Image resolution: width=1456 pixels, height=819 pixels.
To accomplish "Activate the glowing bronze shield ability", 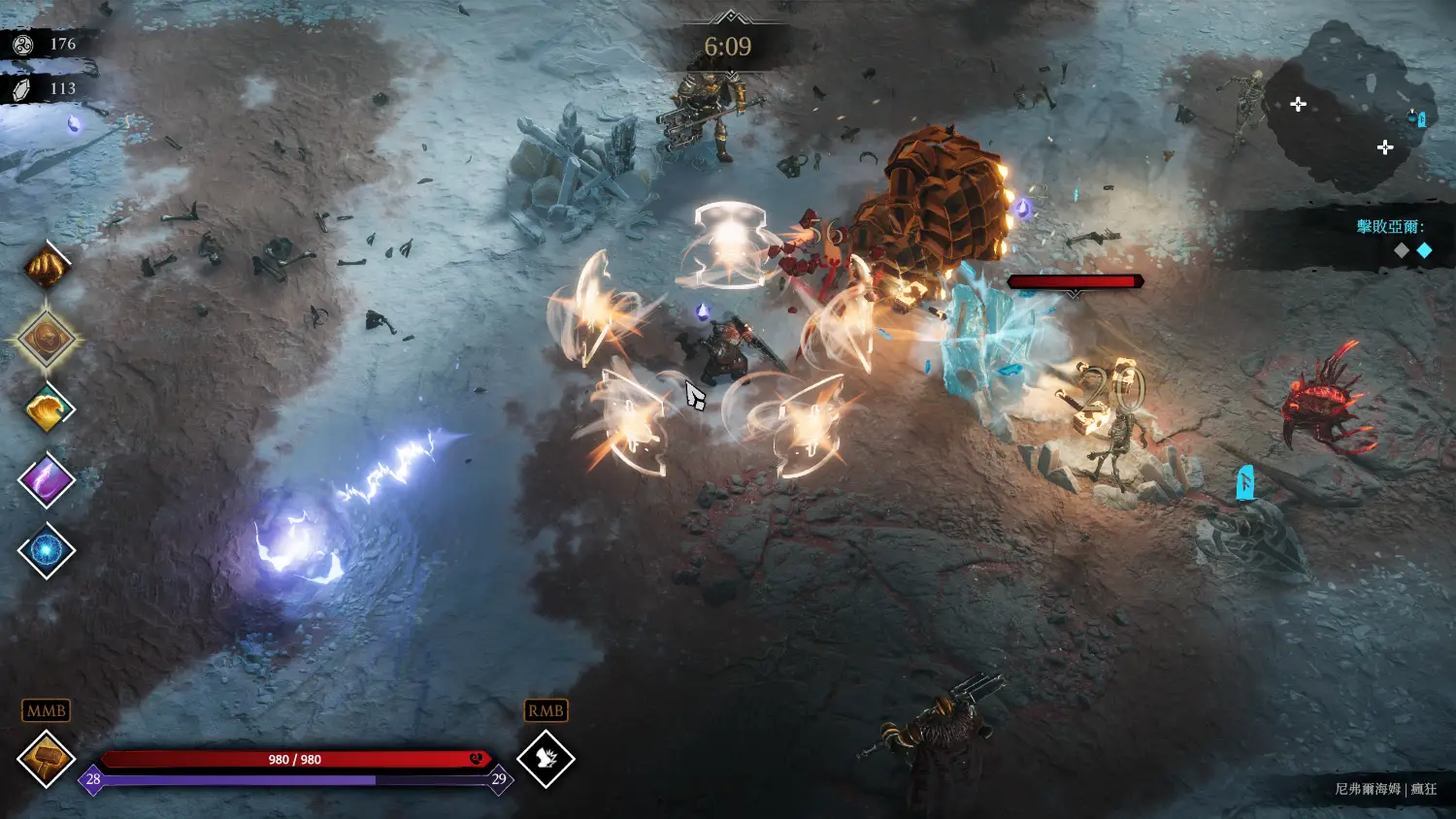I will pyautogui.click(x=46, y=339).
